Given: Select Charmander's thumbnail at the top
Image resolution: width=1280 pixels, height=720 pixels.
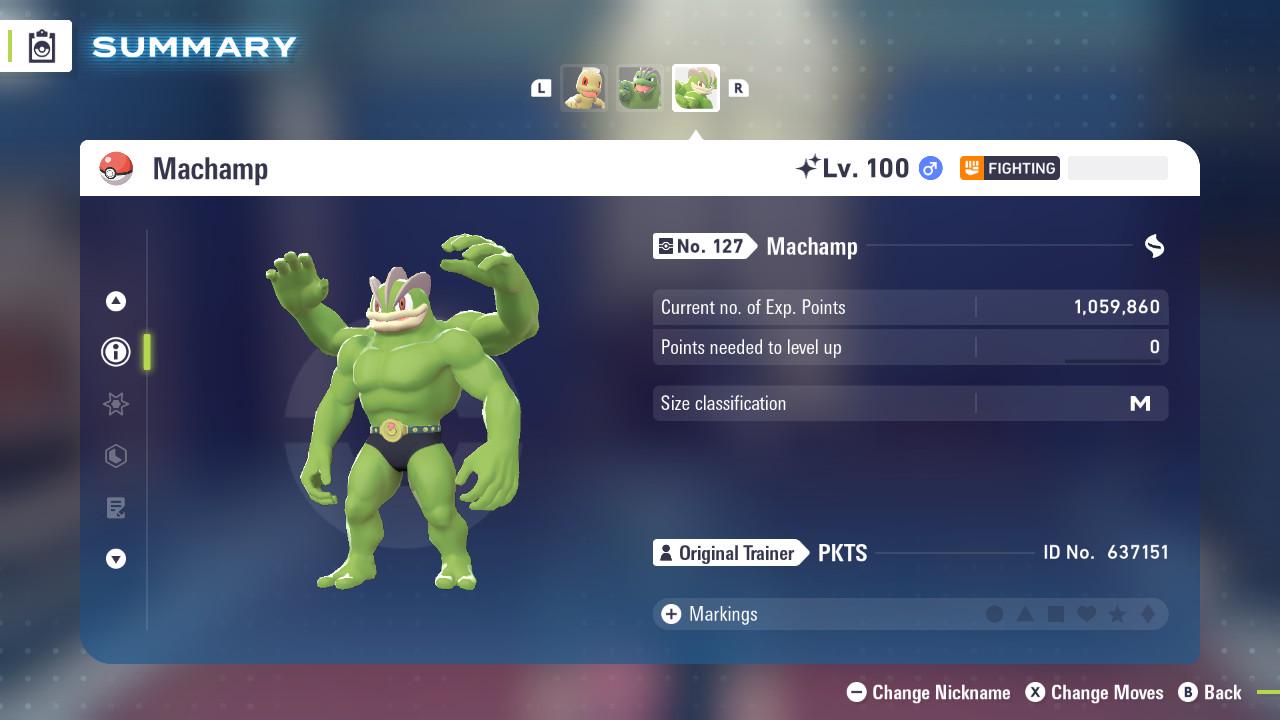Looking at the screenshot, I should coord(584,88).
